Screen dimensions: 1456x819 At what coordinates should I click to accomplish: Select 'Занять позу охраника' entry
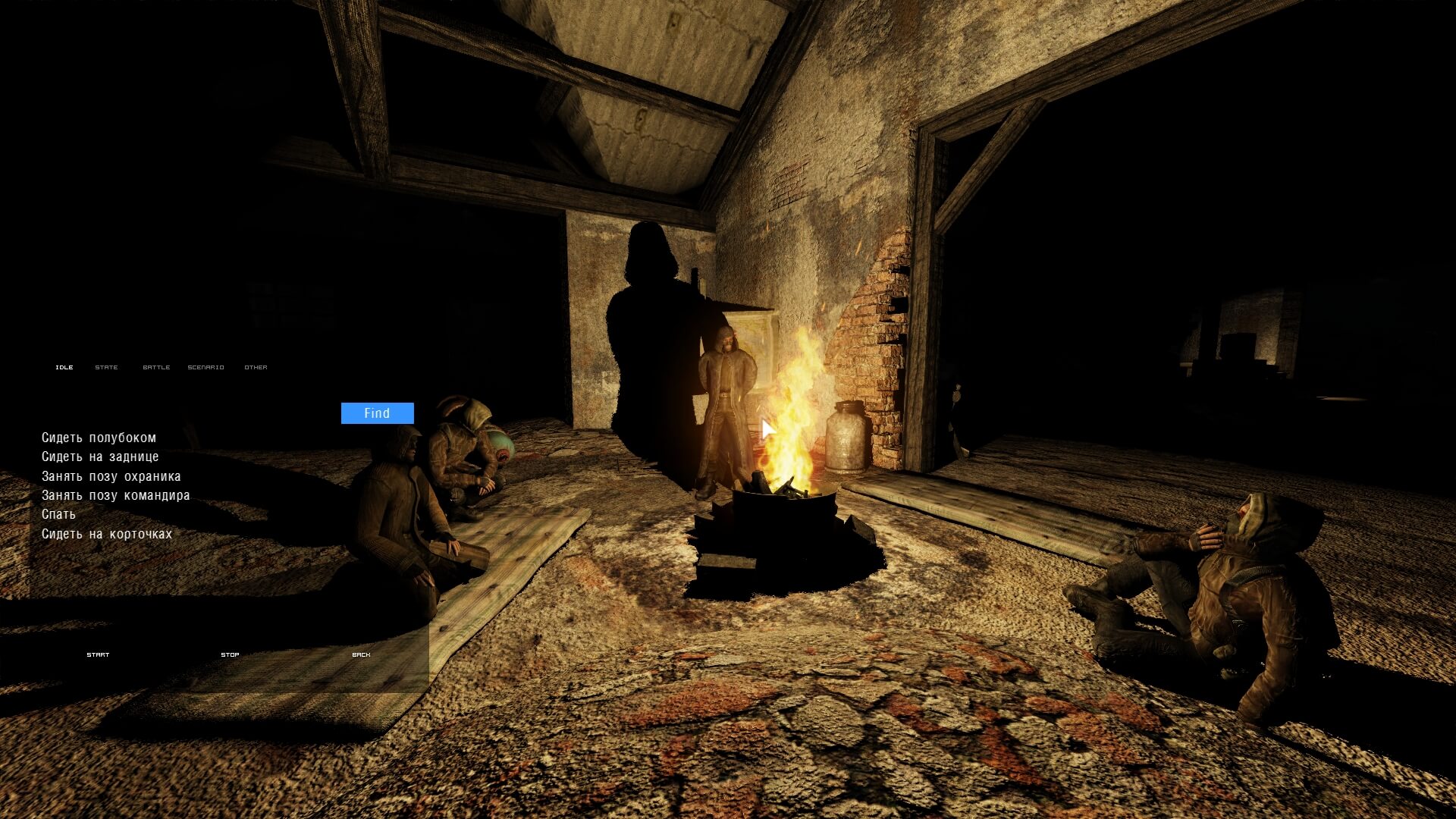click(x=111, y=476)
